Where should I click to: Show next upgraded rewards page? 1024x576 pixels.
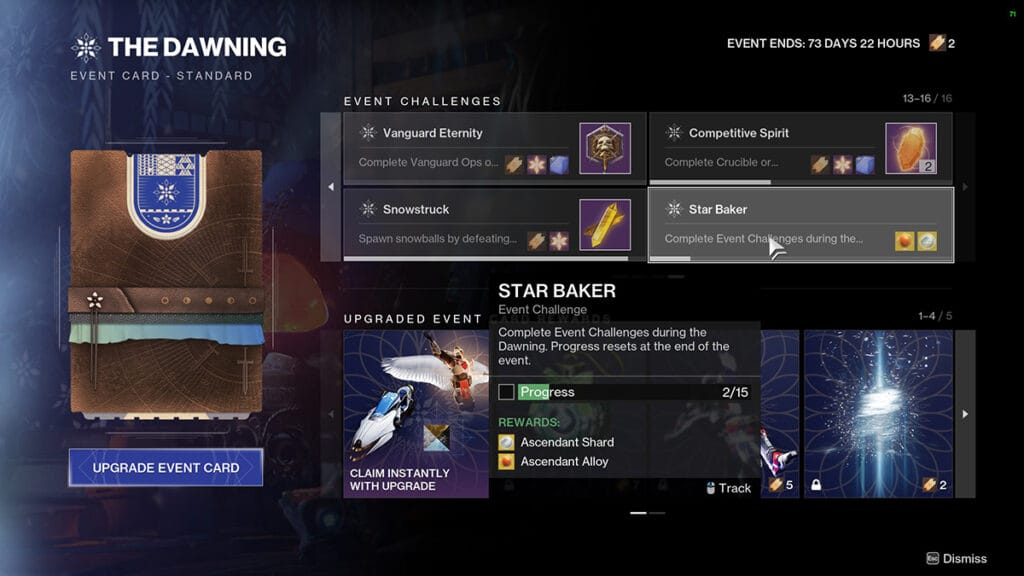pyautogui.click(x=965, y=414)
